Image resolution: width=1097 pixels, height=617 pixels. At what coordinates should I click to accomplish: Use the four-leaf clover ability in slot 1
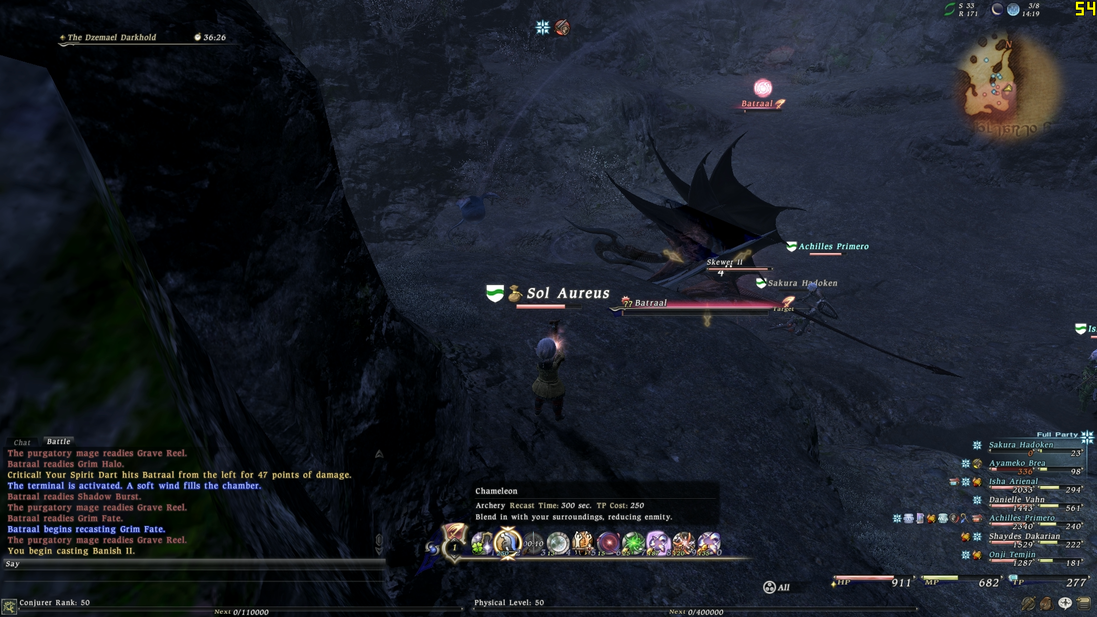482,543
